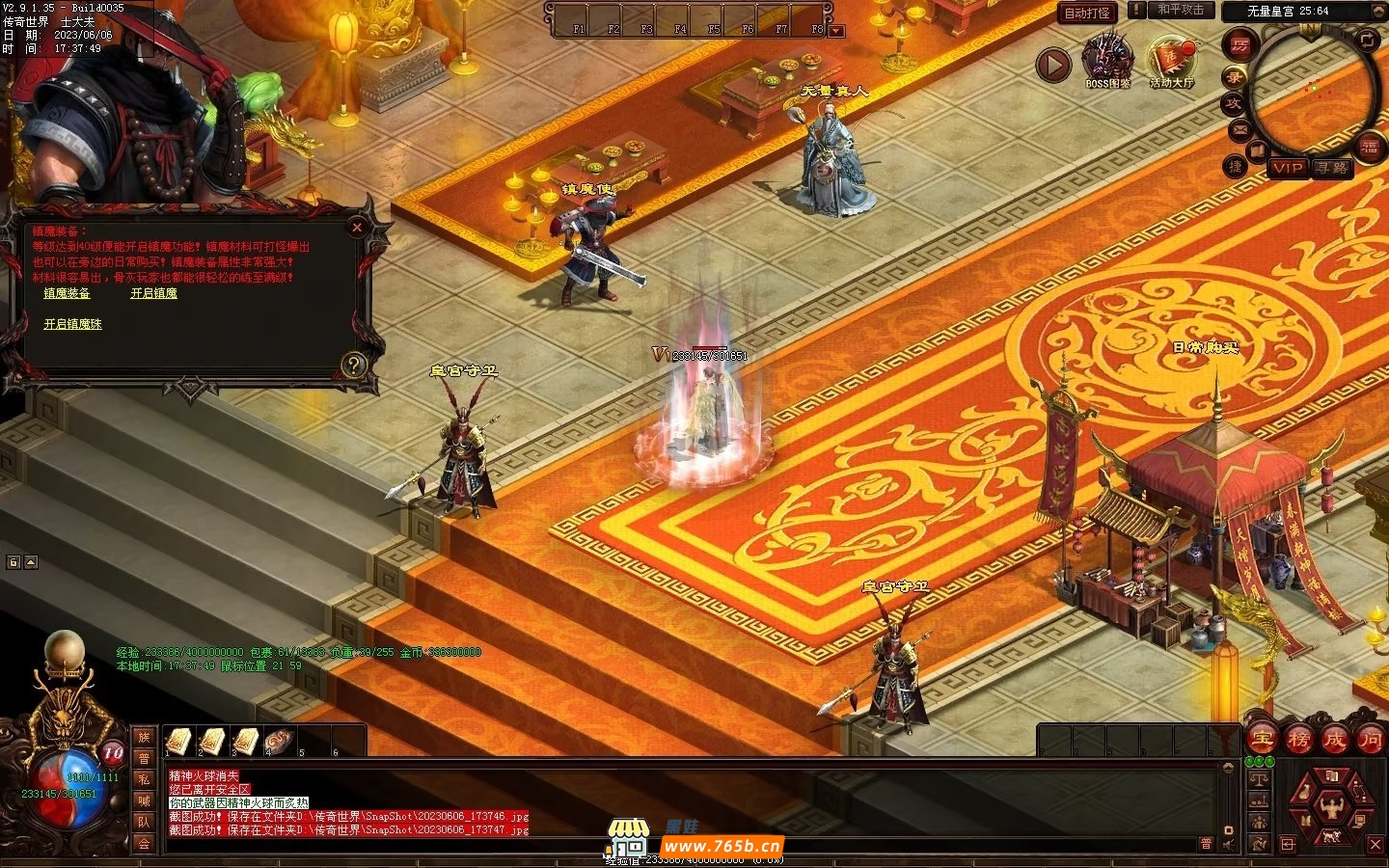Screen dimensions: 1389x868
Task: Open the envelope mail icon
Action: [1239, 129]
